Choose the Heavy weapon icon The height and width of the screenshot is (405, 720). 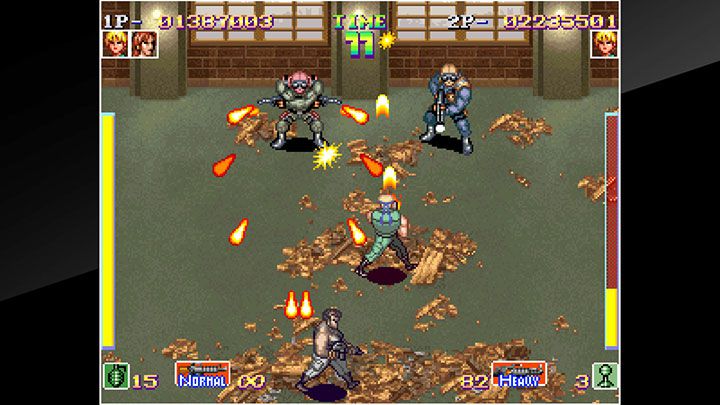[518, 374]
